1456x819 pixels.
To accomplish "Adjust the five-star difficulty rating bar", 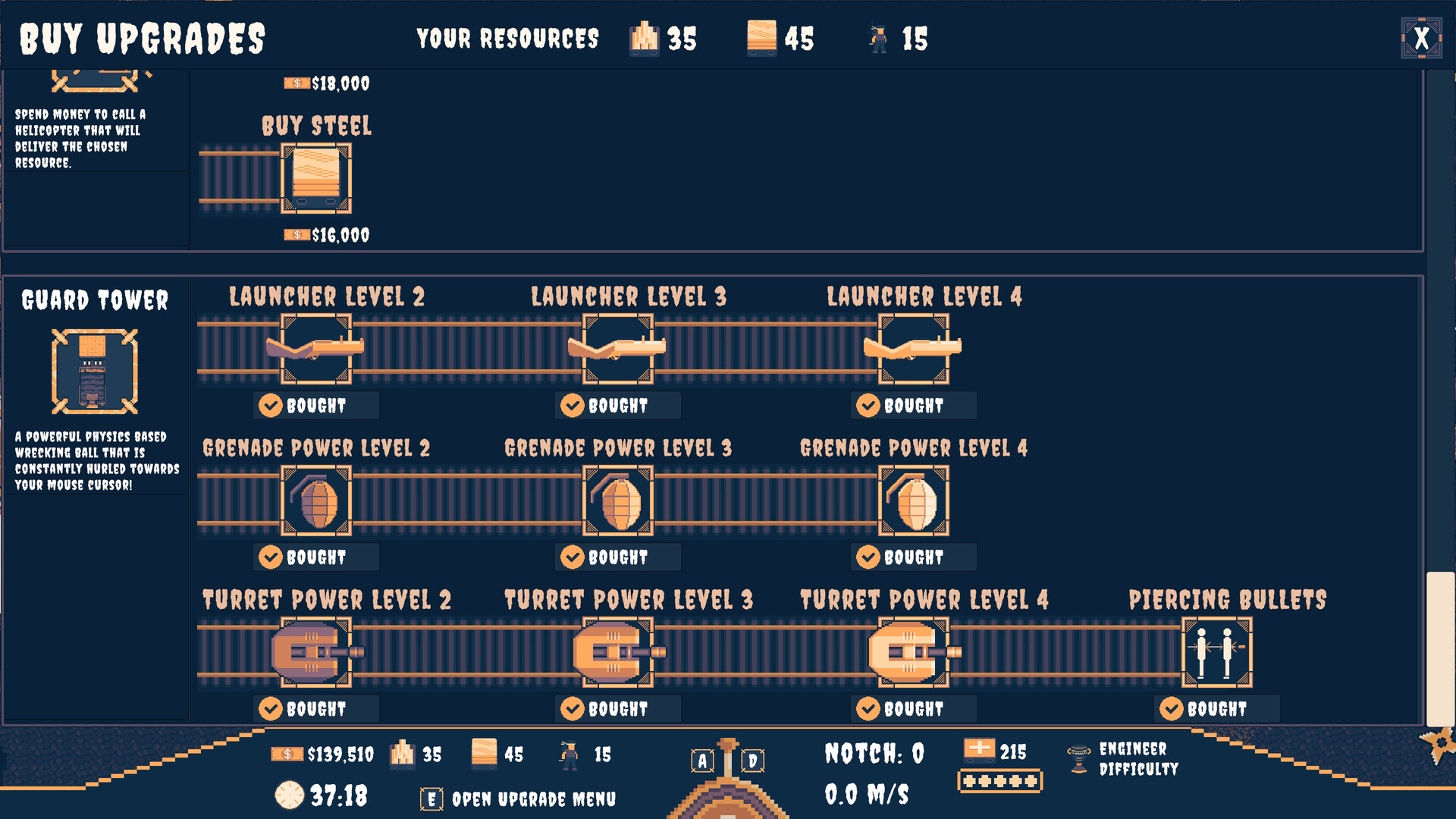I will point(999,780).
